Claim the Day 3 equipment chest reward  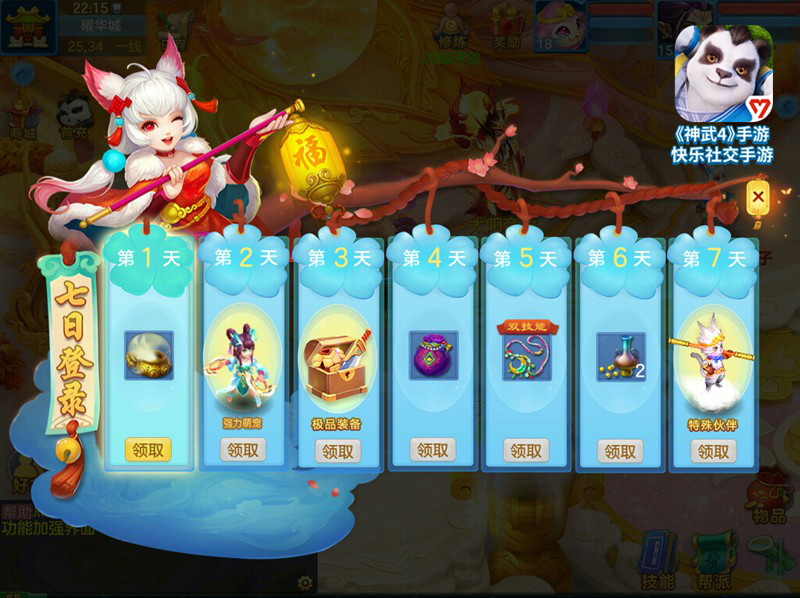[337, 450]
